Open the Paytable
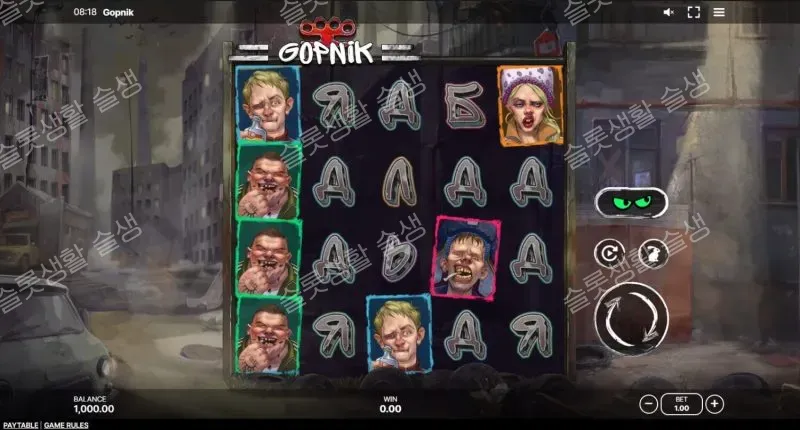800x430 pixels. [x=19, y=425]
